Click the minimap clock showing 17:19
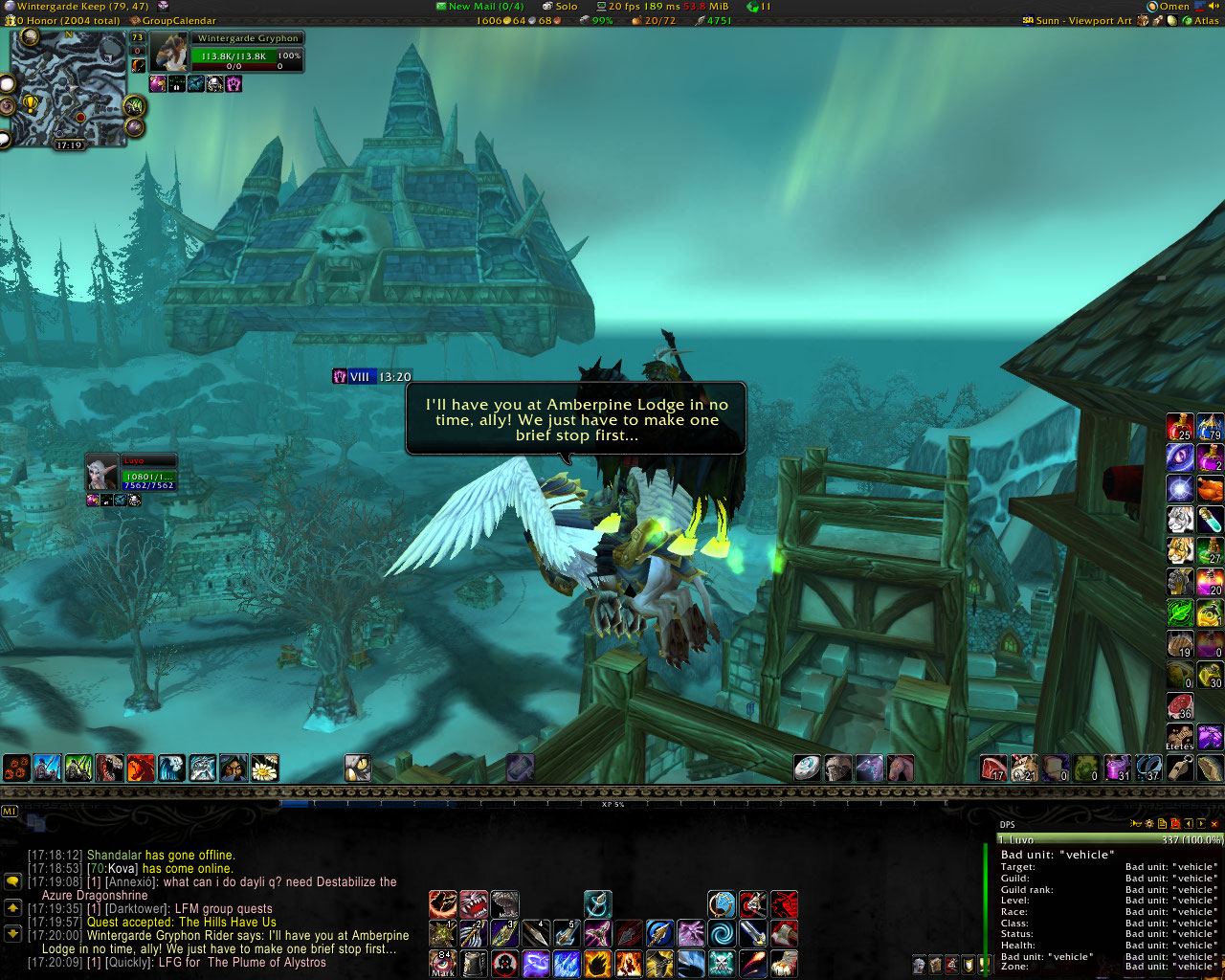Viewport: 1225px width, 980px height. [69, 145]
